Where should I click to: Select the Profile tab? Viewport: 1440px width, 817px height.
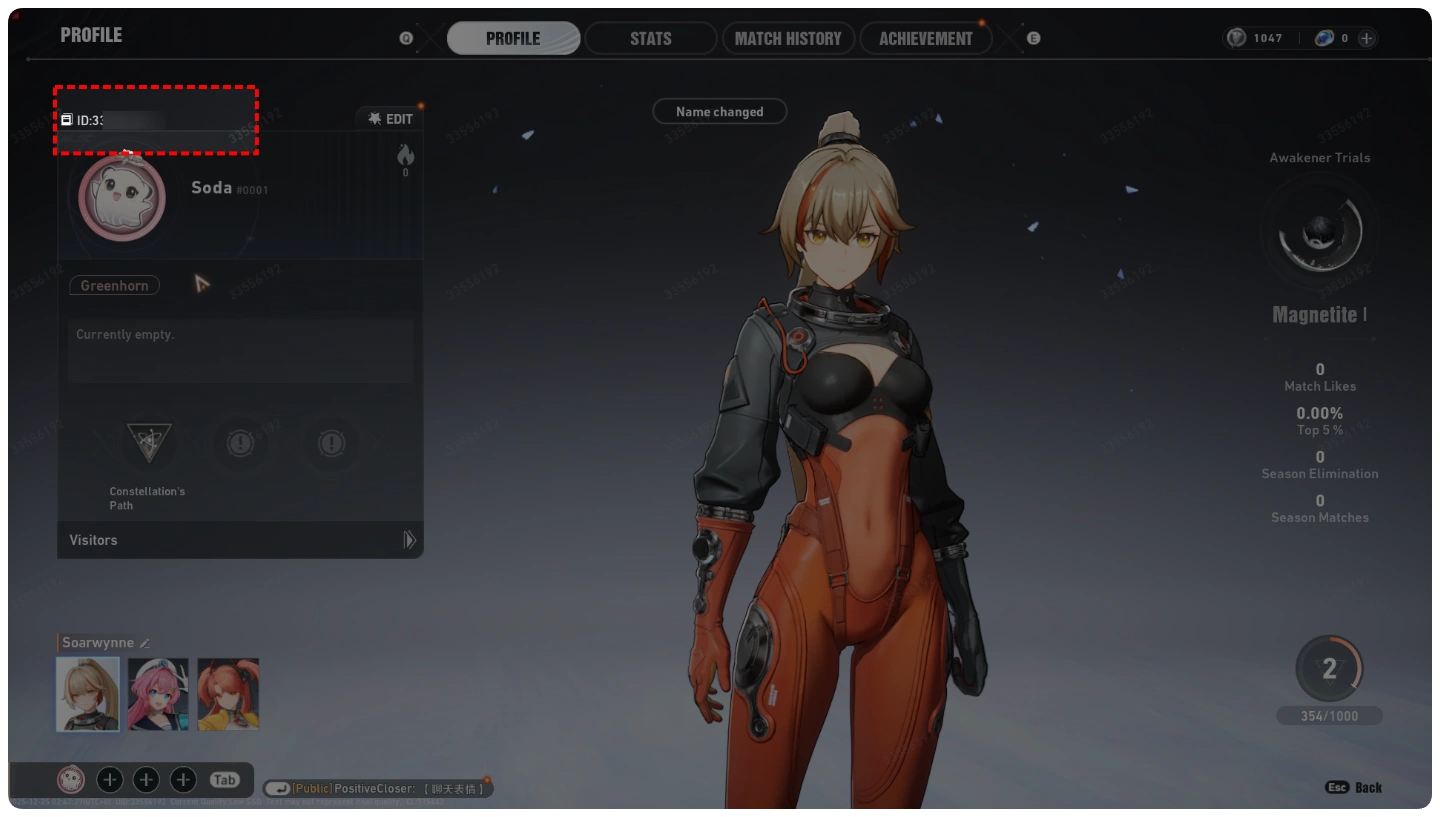click(x=513, y=39)
